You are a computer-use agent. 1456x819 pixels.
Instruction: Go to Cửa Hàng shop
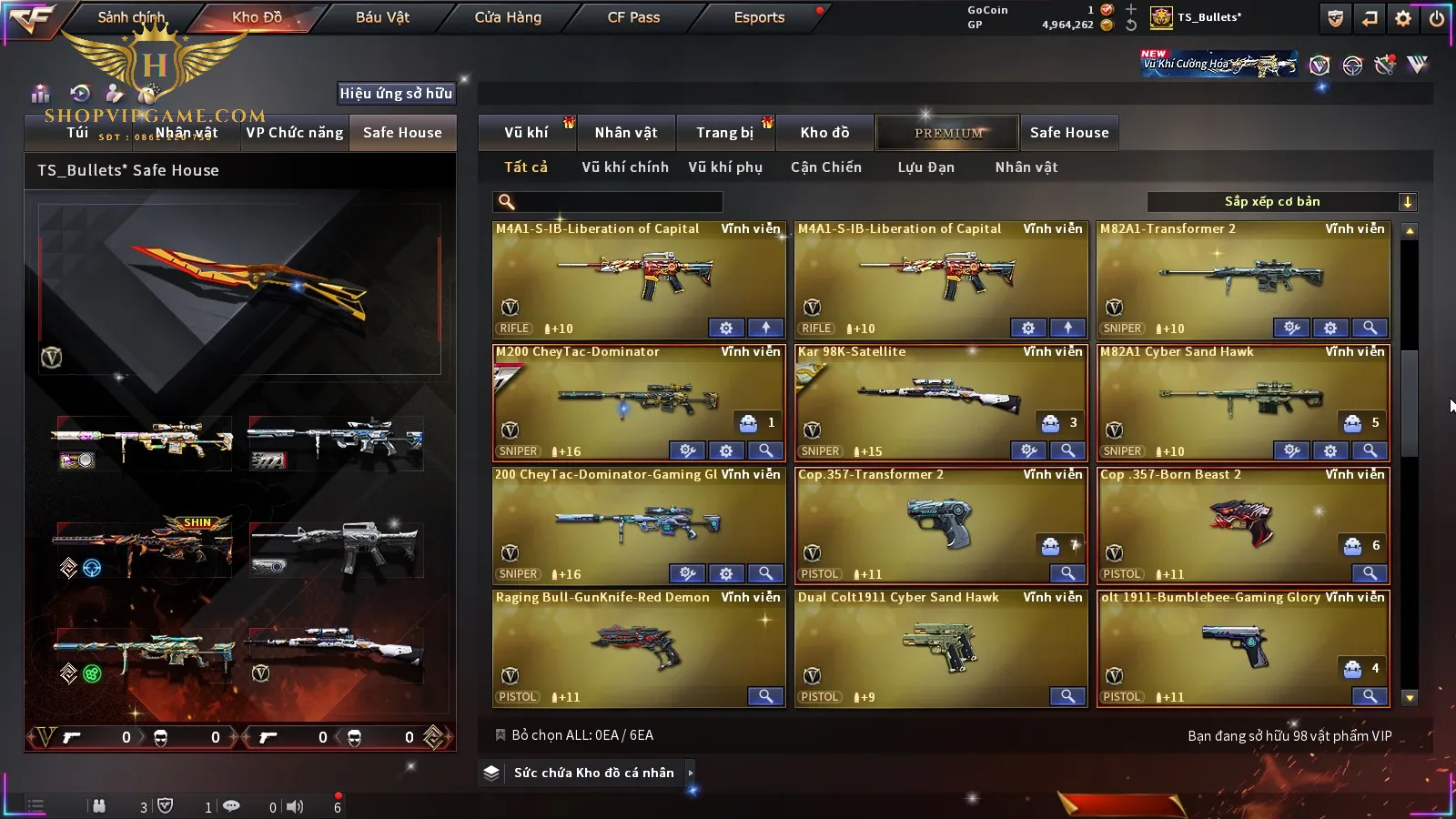click(508, 17)
